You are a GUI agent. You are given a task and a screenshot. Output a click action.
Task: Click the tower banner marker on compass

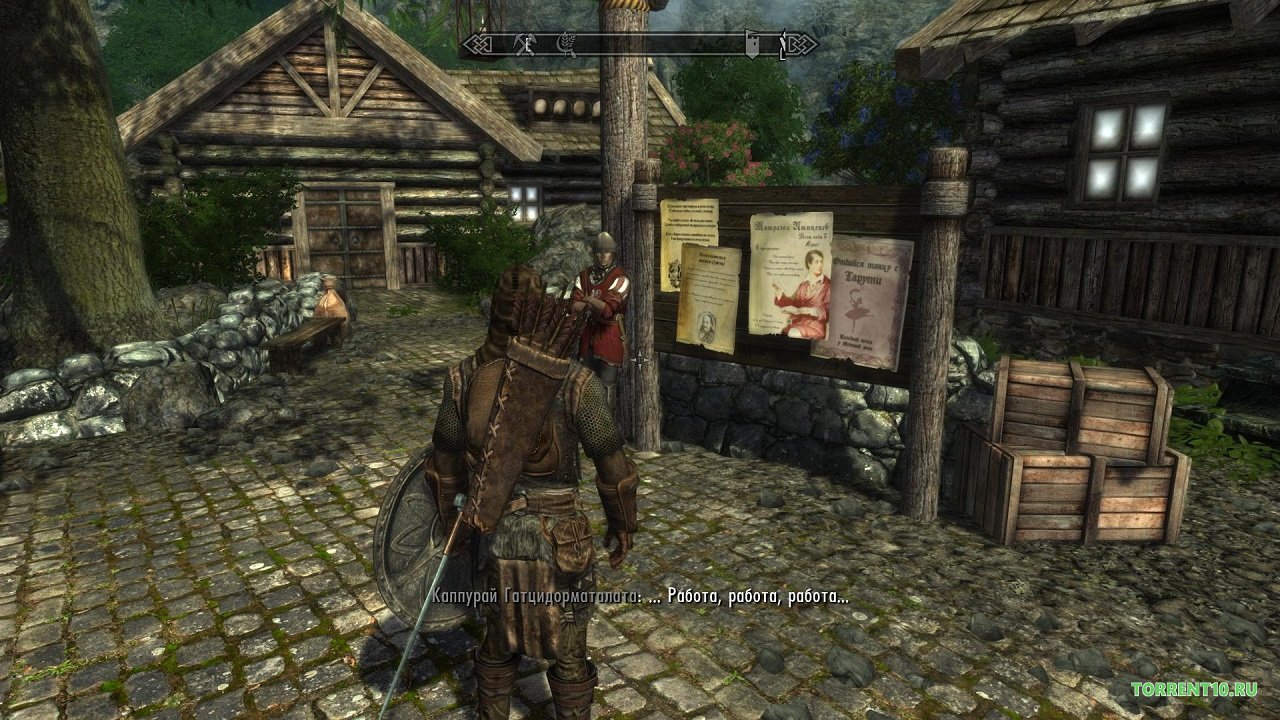pyautogui.click(x=751, y=43)
